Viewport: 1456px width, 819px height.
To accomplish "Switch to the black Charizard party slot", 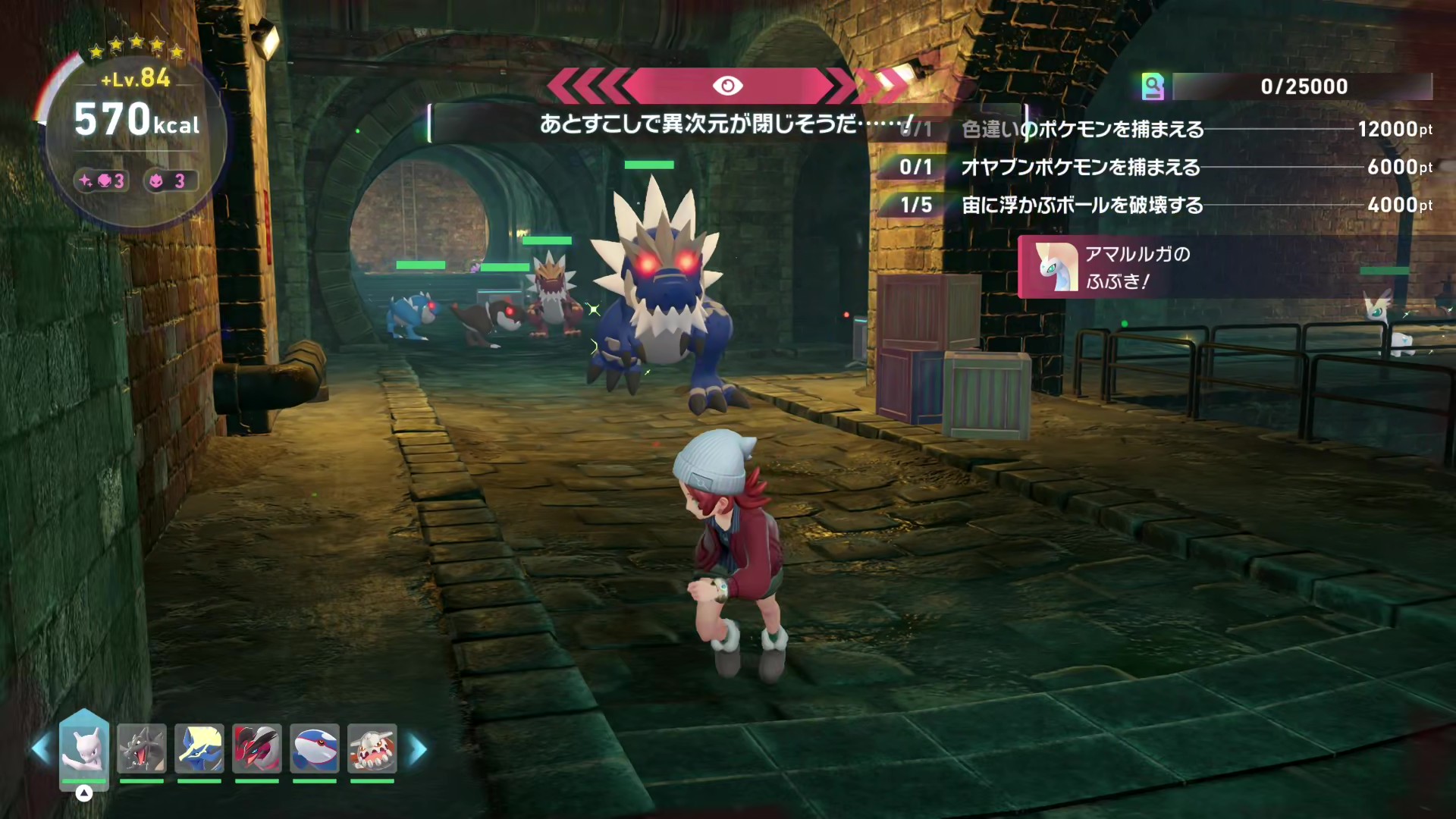I will tap(142, 748).
